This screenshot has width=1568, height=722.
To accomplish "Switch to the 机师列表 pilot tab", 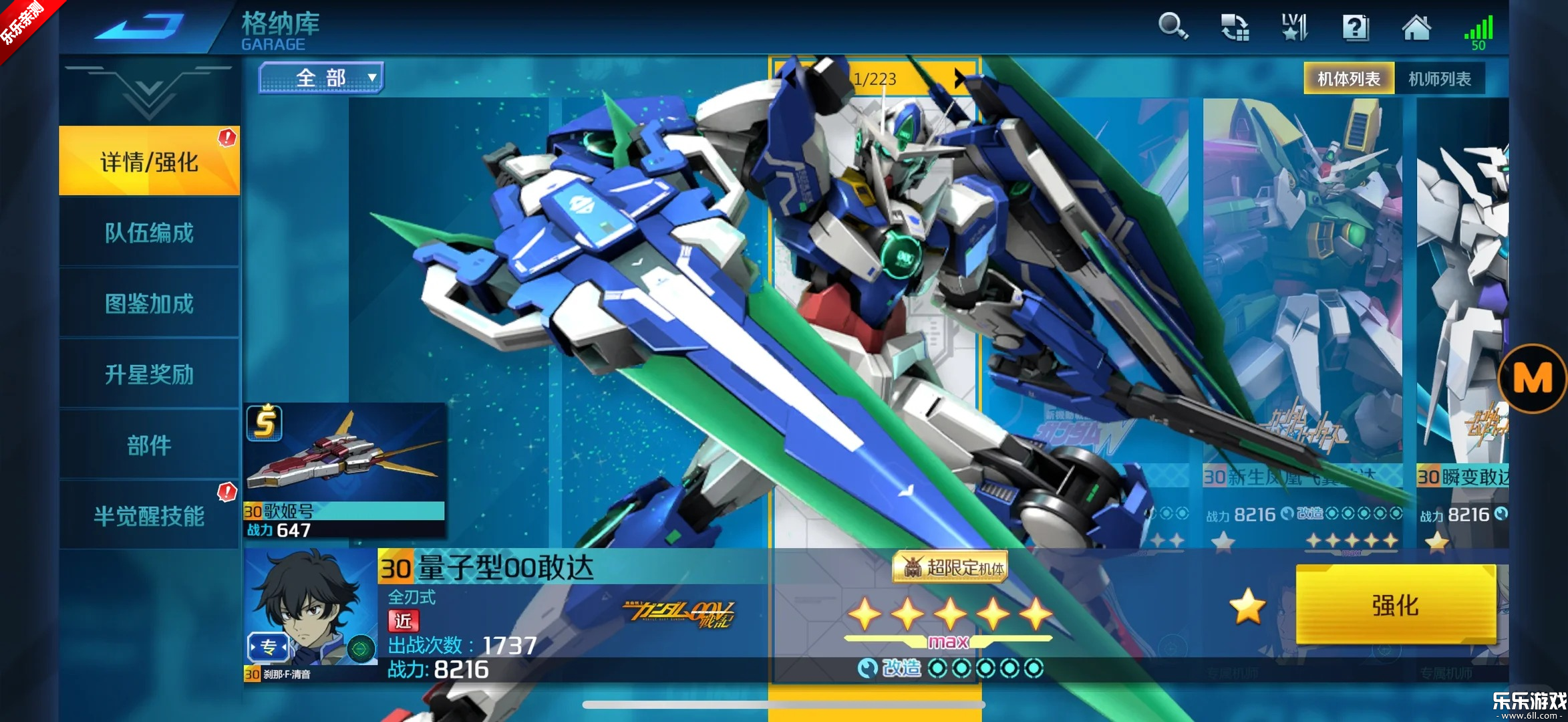I will pyautogui.click(x=1439, y=79).
